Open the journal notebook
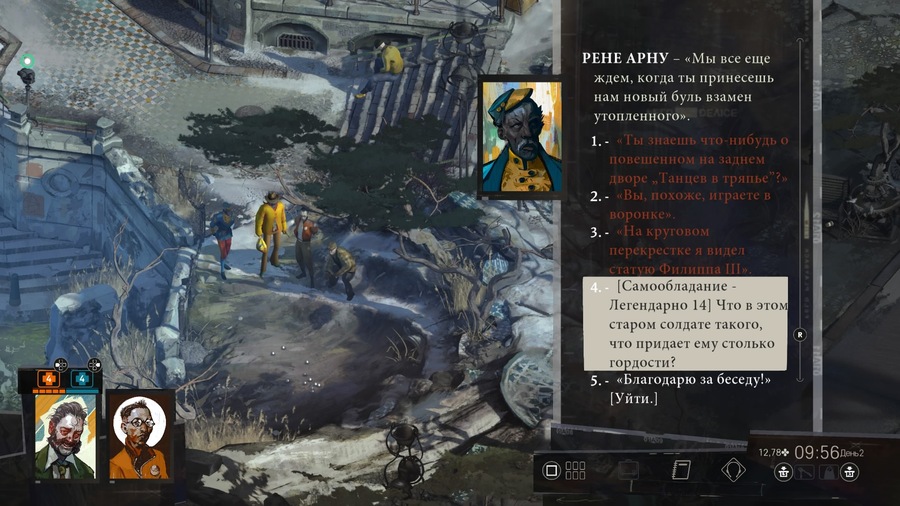 point(683,470)
